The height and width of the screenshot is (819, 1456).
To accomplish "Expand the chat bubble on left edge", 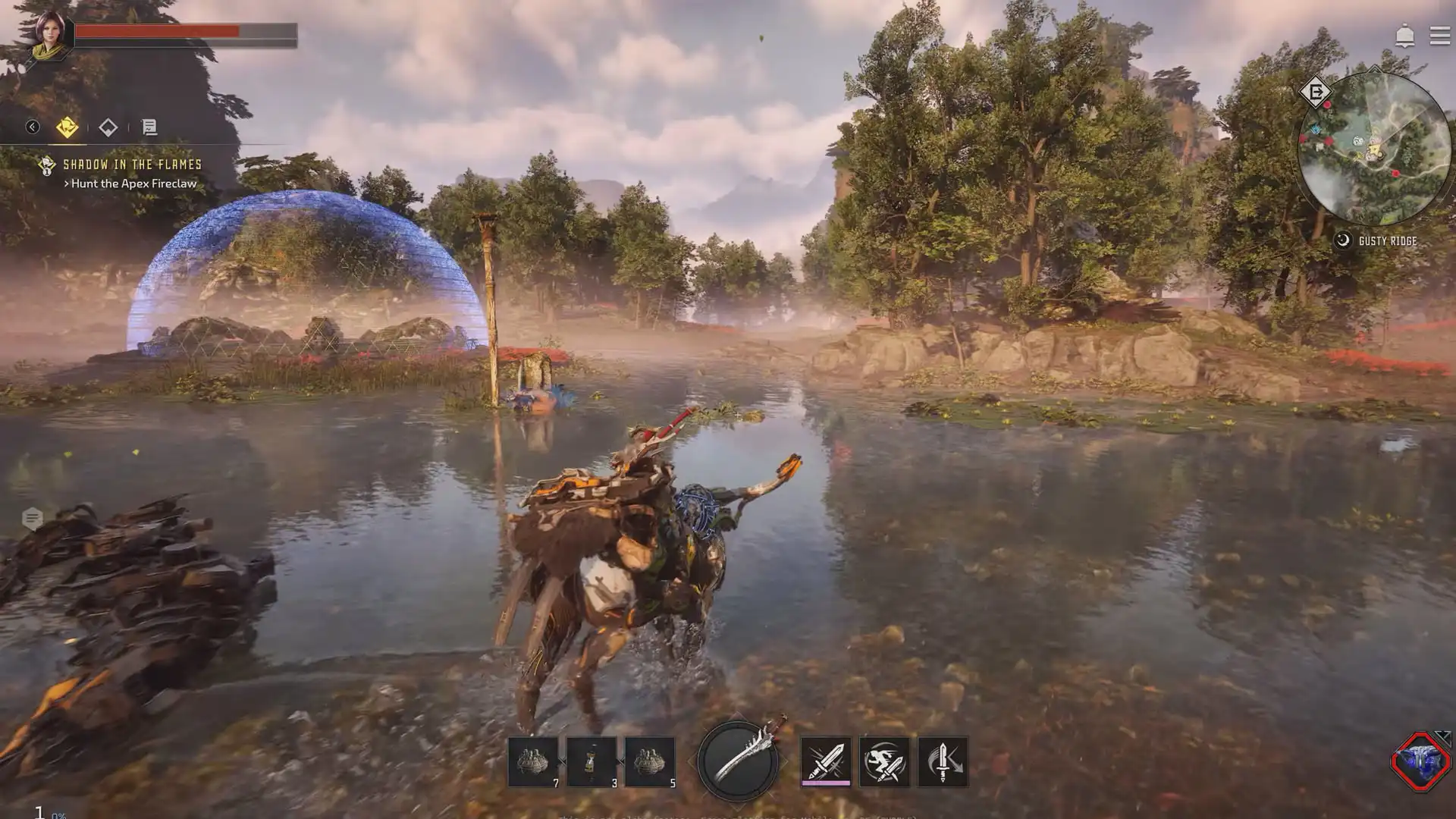I will pyautogui.click(x=30, y=517).
